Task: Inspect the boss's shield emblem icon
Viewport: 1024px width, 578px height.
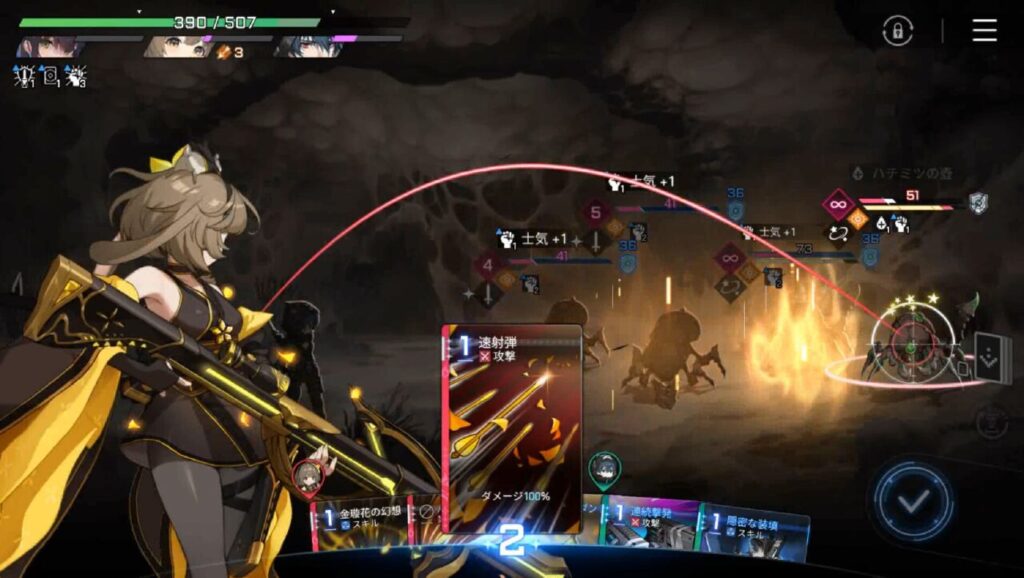Action: click(x=978, y=203)
